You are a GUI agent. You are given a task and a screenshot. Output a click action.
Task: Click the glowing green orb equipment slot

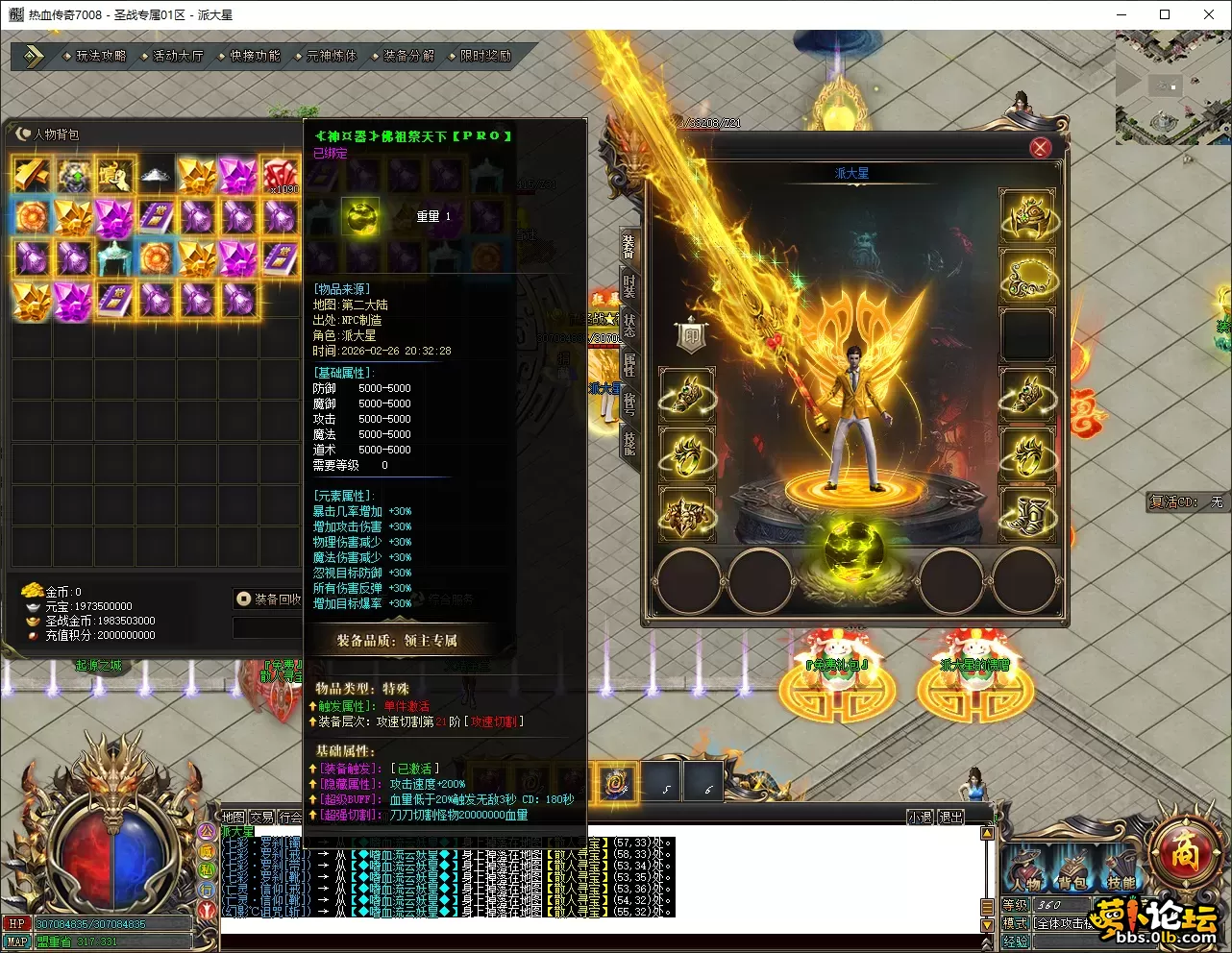tap(852, 548)
